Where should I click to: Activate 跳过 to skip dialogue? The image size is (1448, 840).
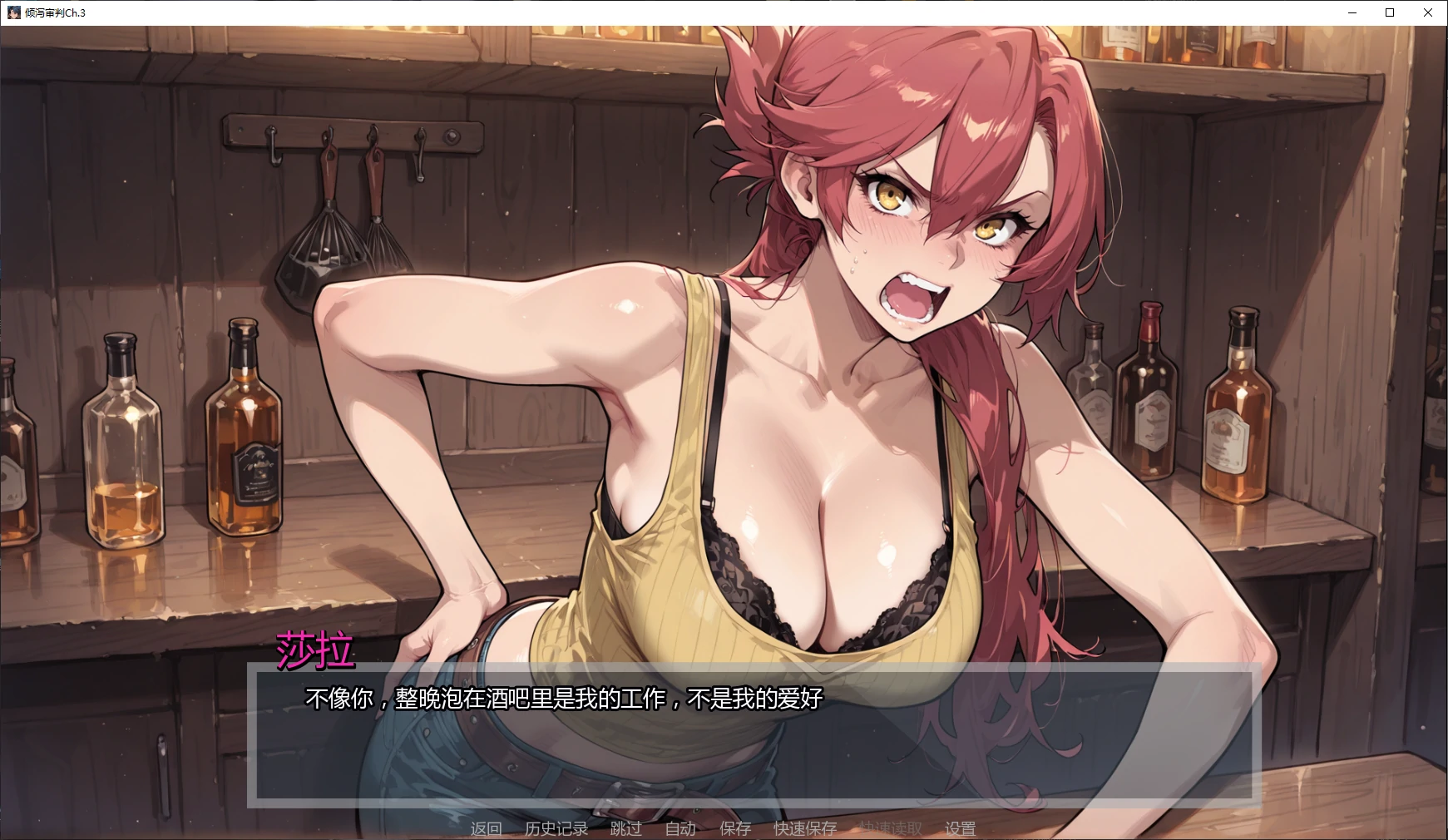[x=625, y=828]
